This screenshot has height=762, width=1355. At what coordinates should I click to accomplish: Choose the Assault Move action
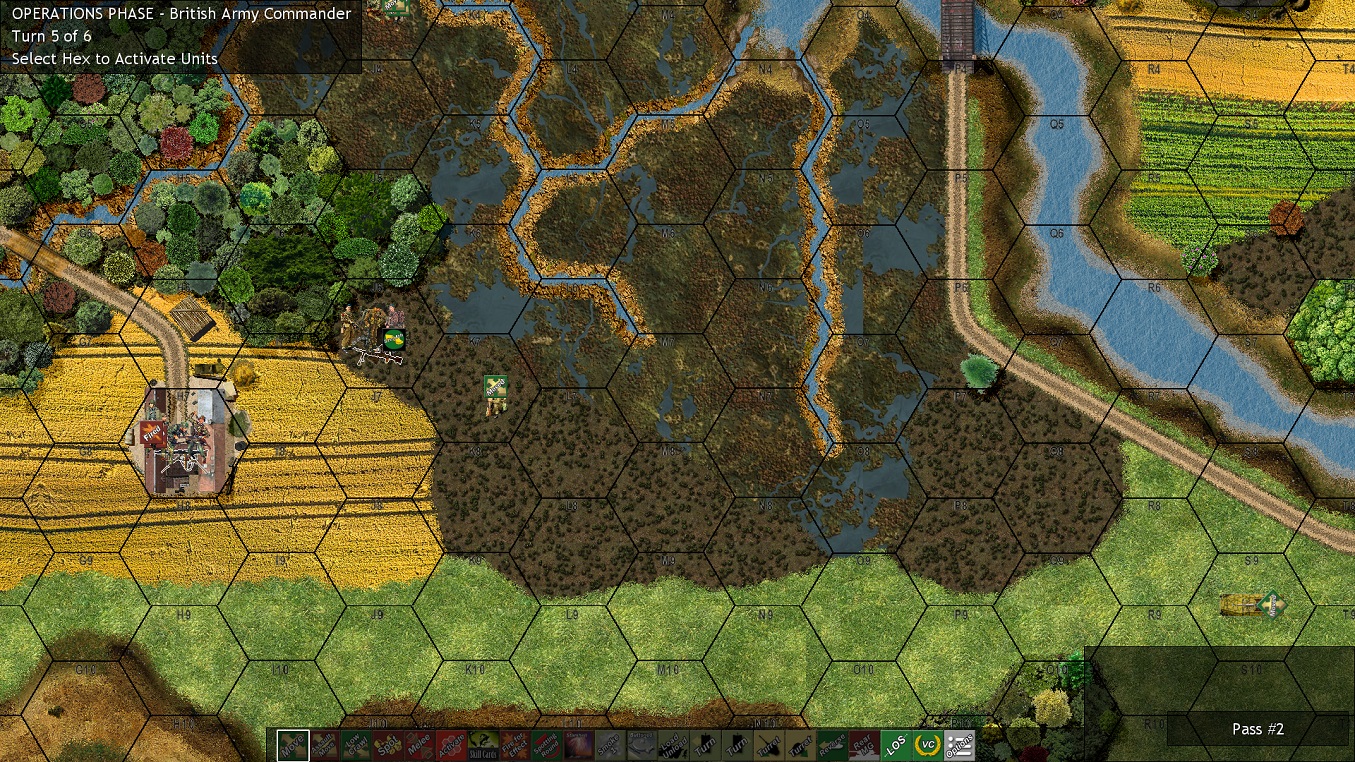click(324, 745)
